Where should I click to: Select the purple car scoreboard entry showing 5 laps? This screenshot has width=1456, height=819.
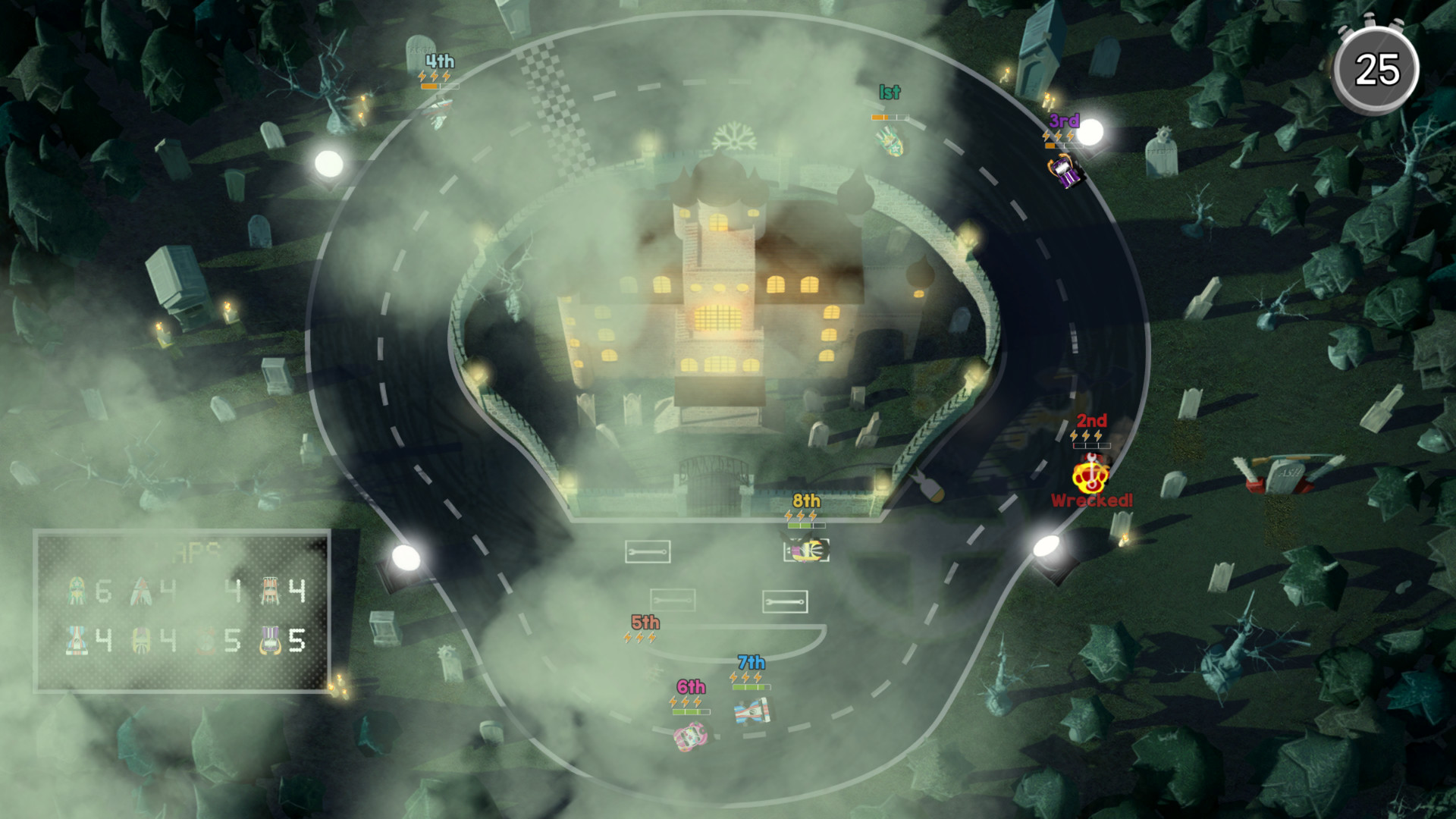coord(271,640)
